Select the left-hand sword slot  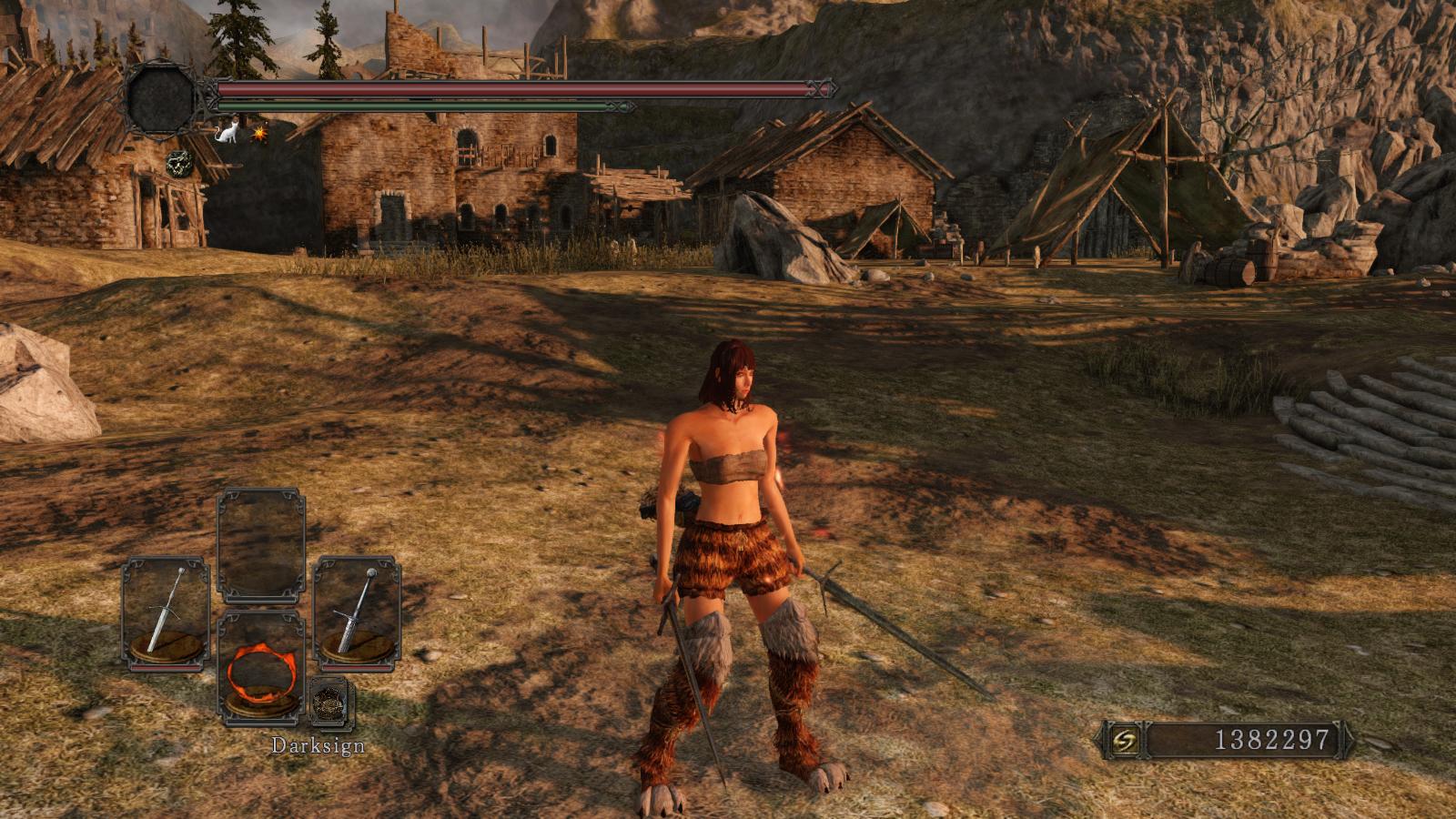click(x=166, y=614)
